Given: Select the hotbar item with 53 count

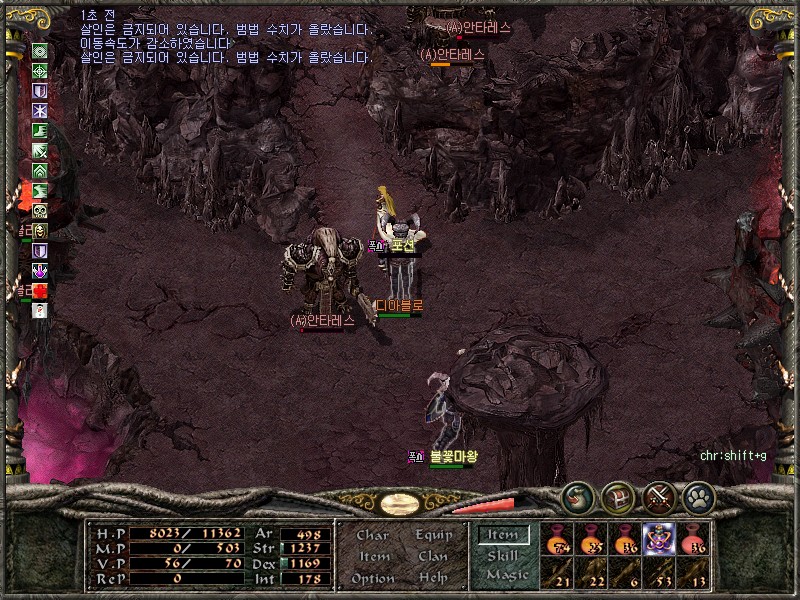Looking at the screenshot, I should [x=659, y=572].
